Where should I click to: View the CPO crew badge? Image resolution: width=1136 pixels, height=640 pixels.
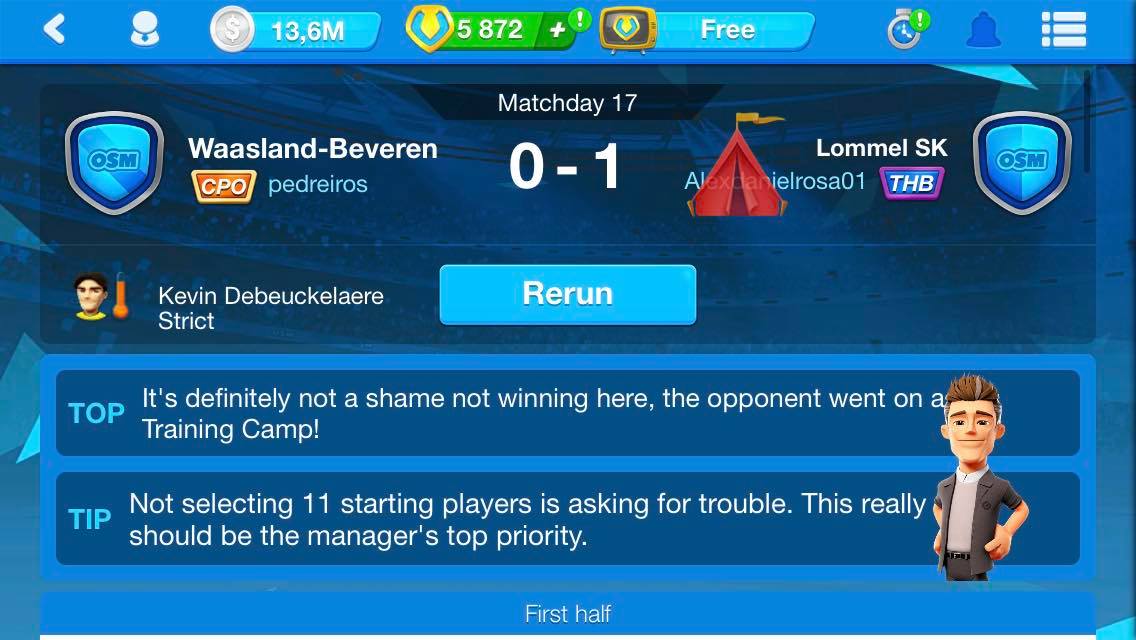click(224, 186)
